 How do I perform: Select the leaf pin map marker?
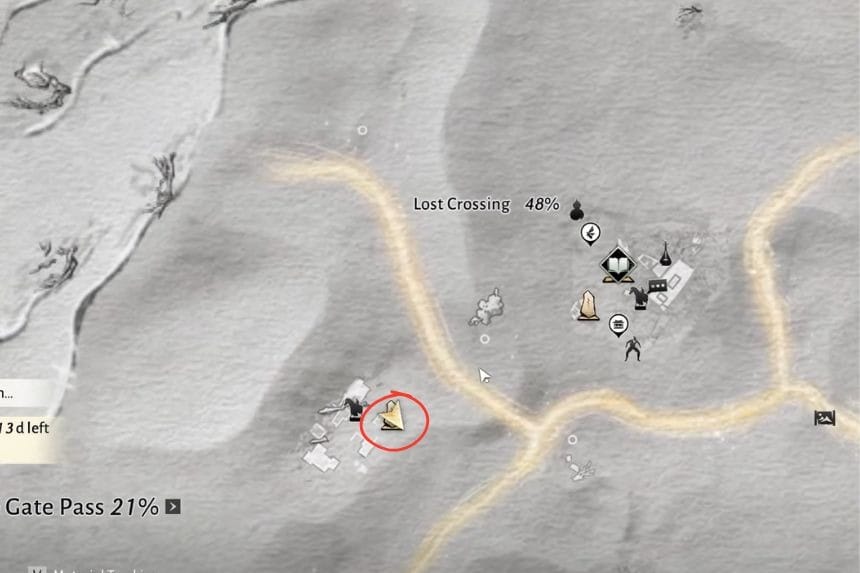590,234
